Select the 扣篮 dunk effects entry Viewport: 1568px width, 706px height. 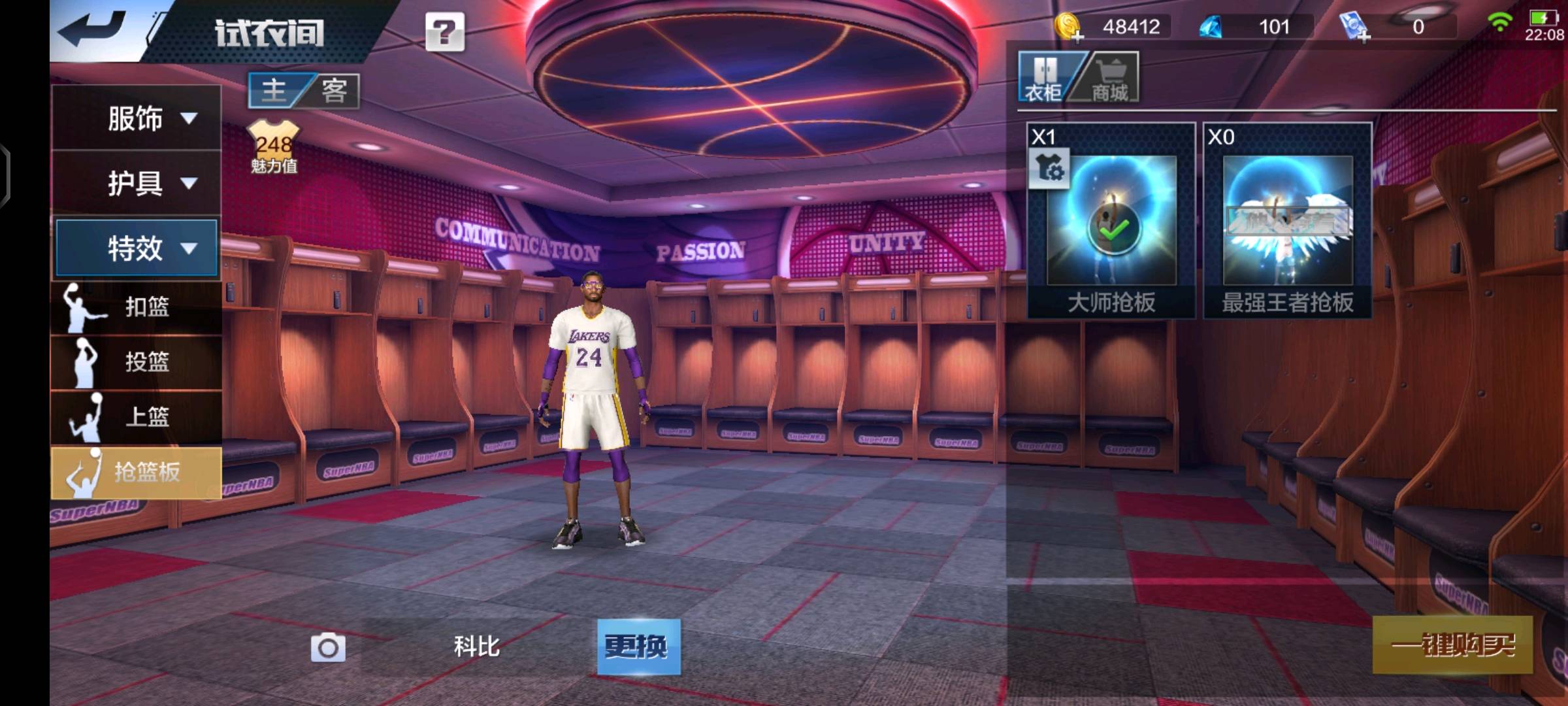pos(136,307)
